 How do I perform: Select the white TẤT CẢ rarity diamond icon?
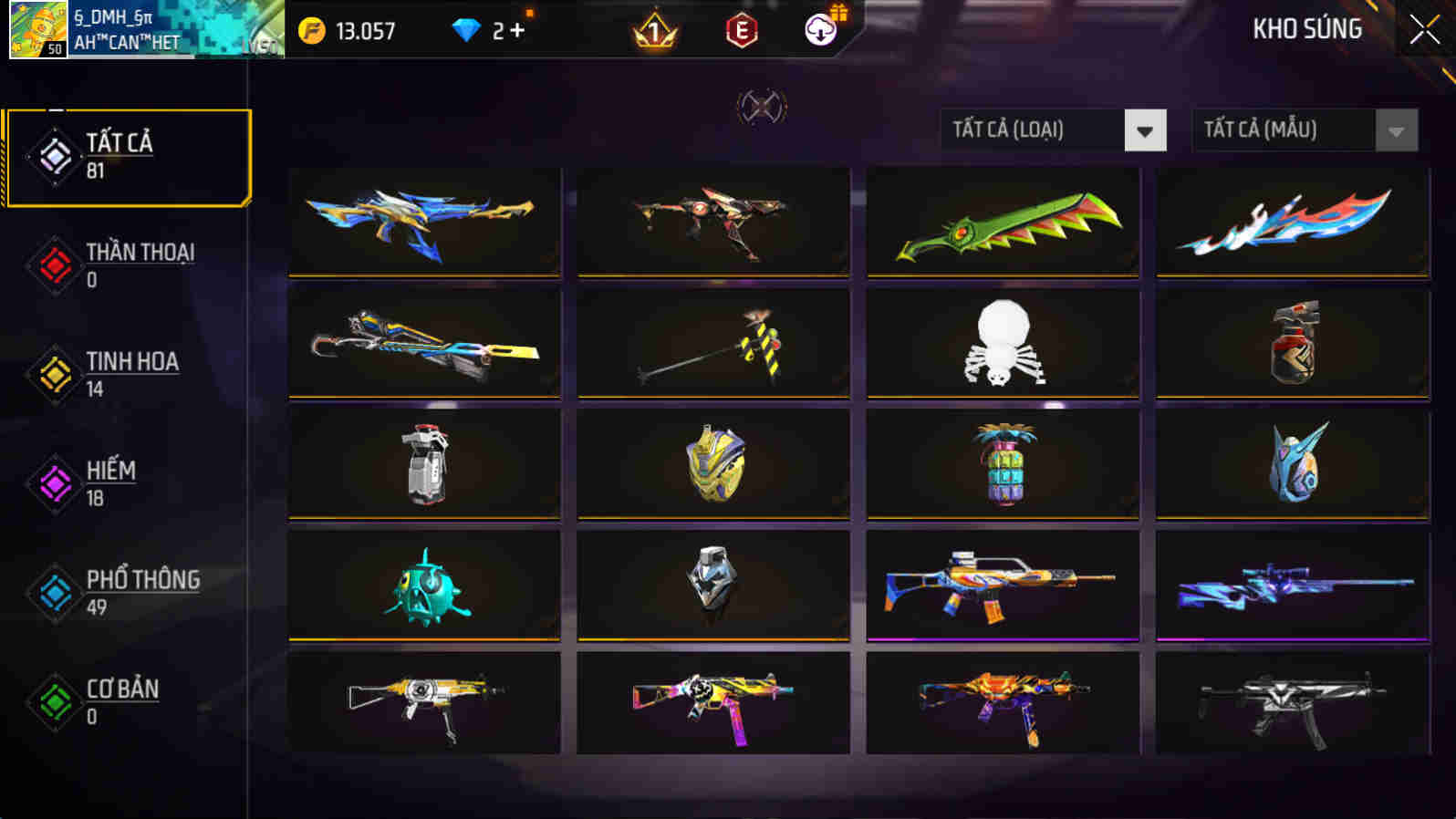click(x=54, y=152)
